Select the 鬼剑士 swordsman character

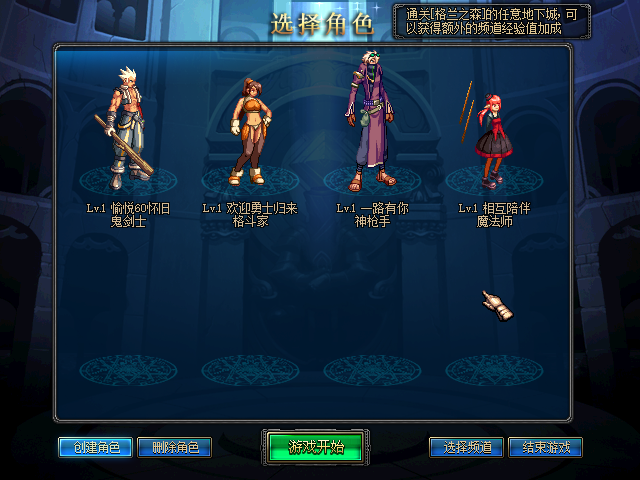point(128,130)
